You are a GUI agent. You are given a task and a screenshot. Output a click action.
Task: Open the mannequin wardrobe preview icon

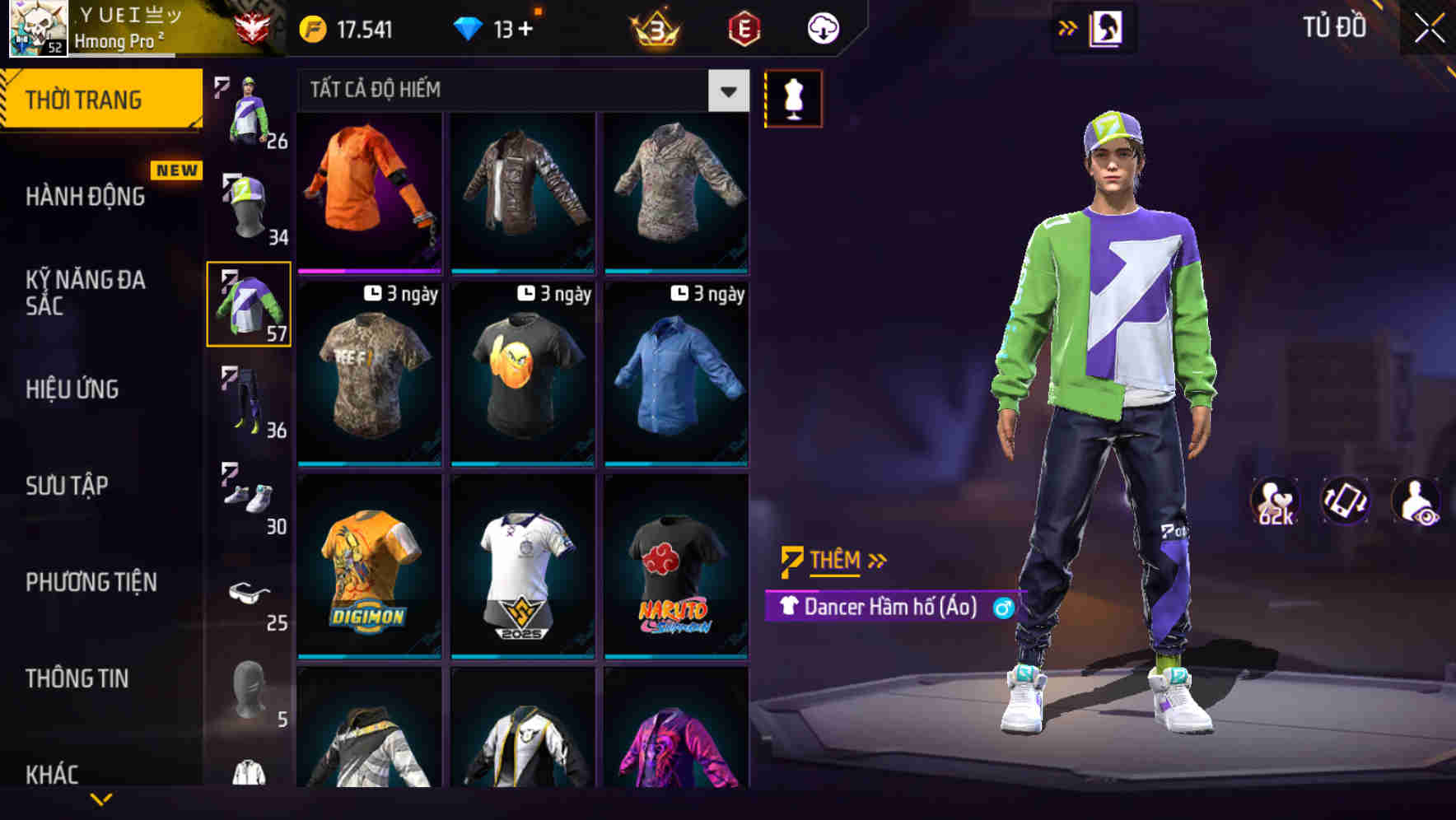[793, 97]
